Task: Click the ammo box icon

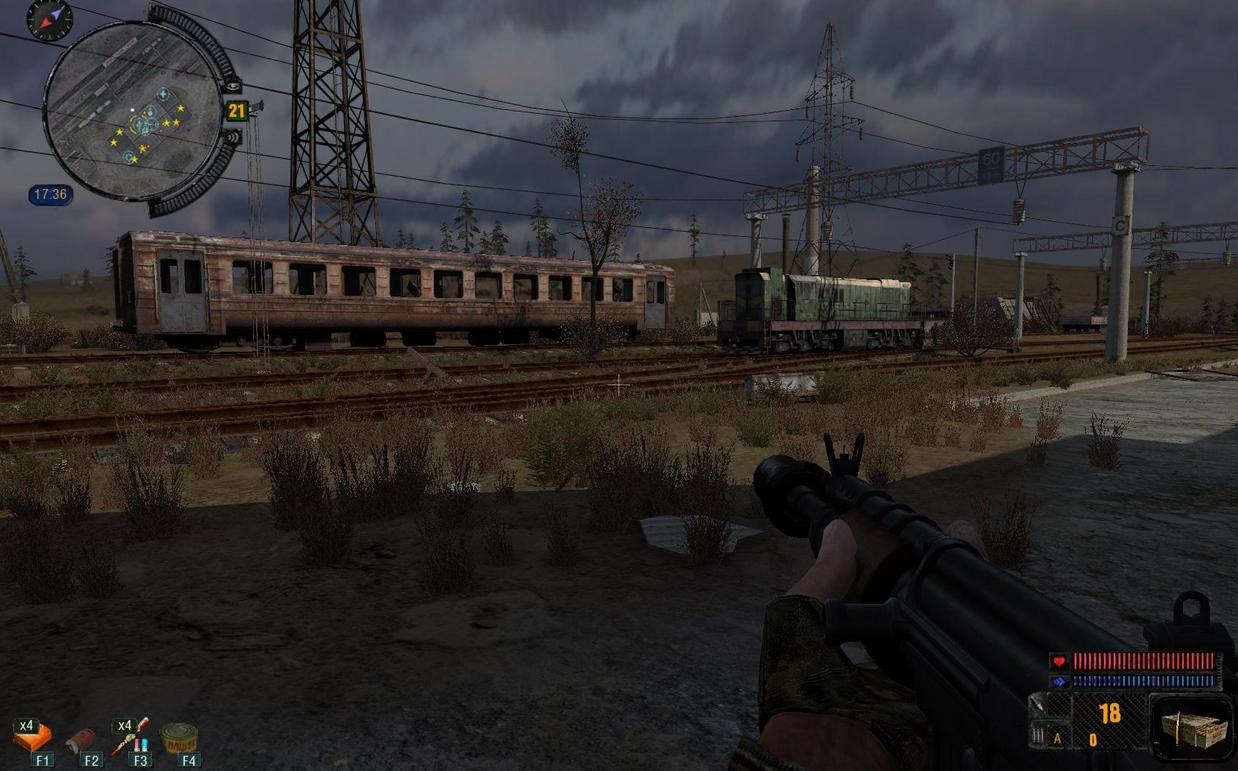Action: (1190, 727)
